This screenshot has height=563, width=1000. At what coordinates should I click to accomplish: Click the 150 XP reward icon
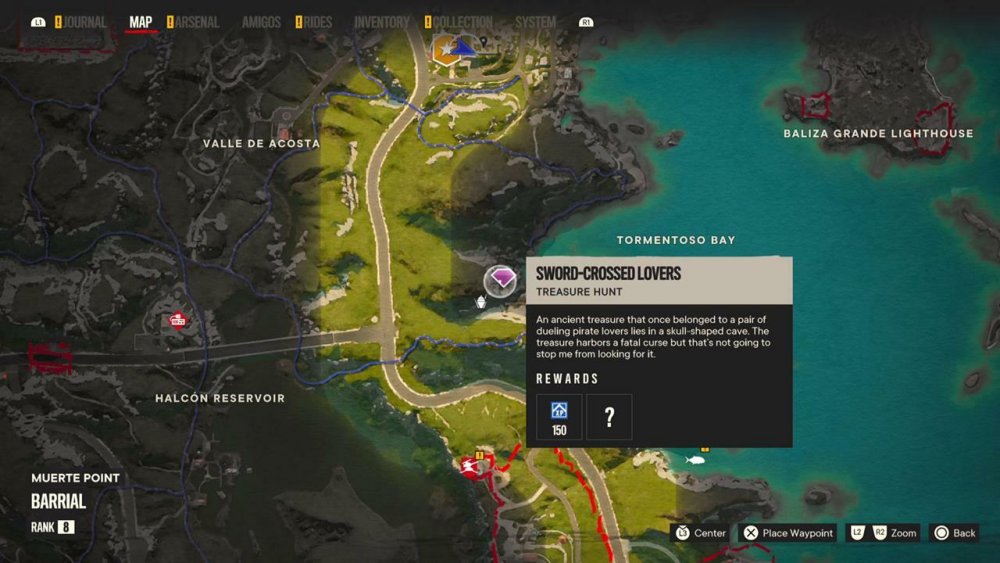tap(559, 416)
